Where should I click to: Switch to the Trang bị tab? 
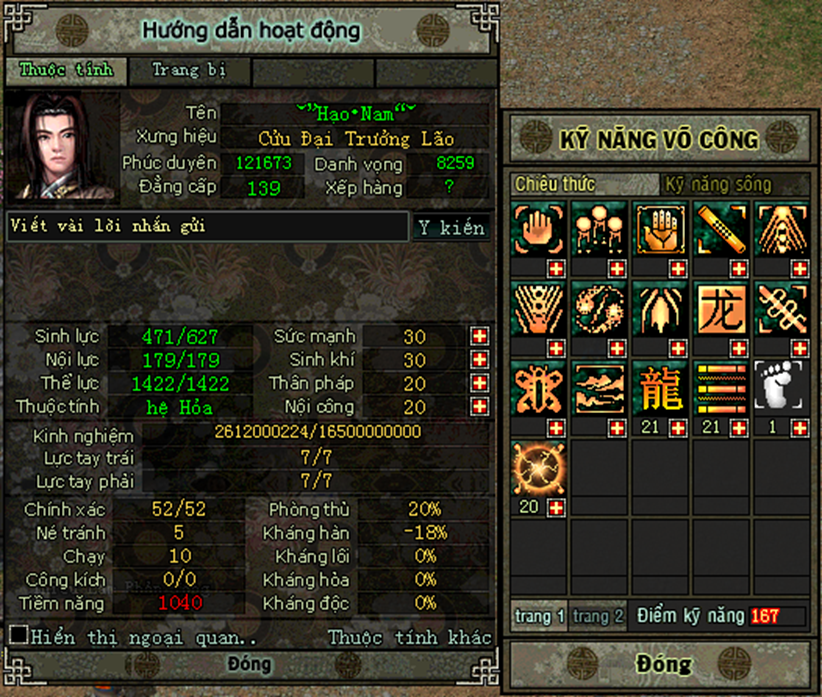189,71
